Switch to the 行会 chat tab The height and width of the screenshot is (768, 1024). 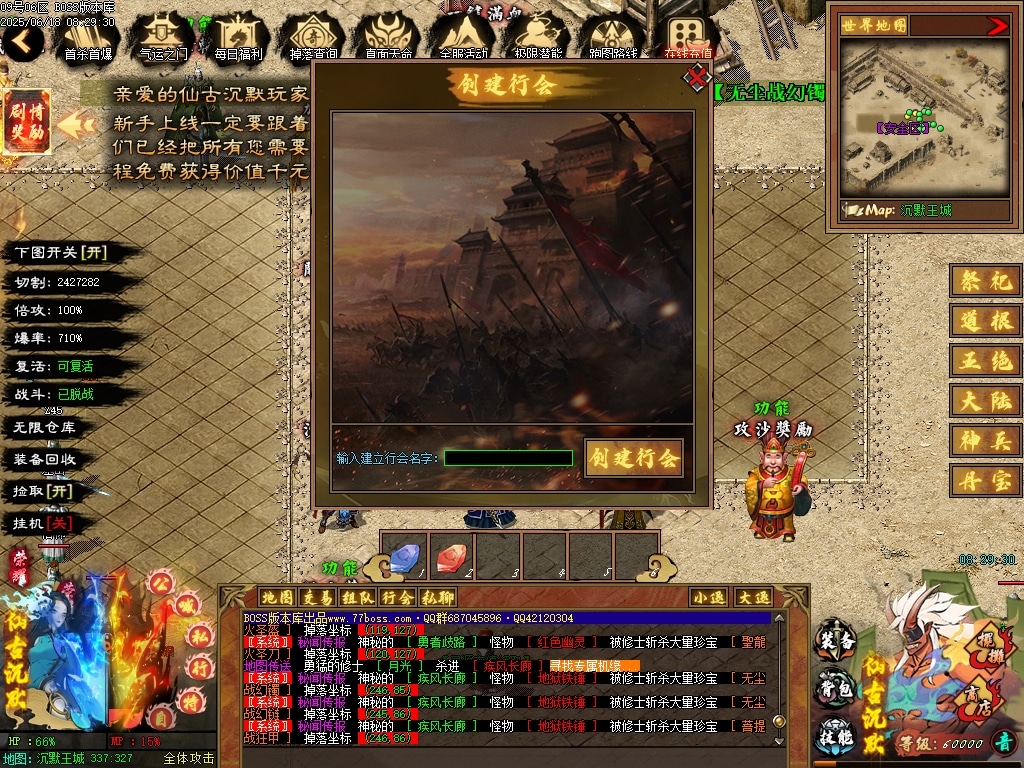pyautogui.click(x=396, y=597)
